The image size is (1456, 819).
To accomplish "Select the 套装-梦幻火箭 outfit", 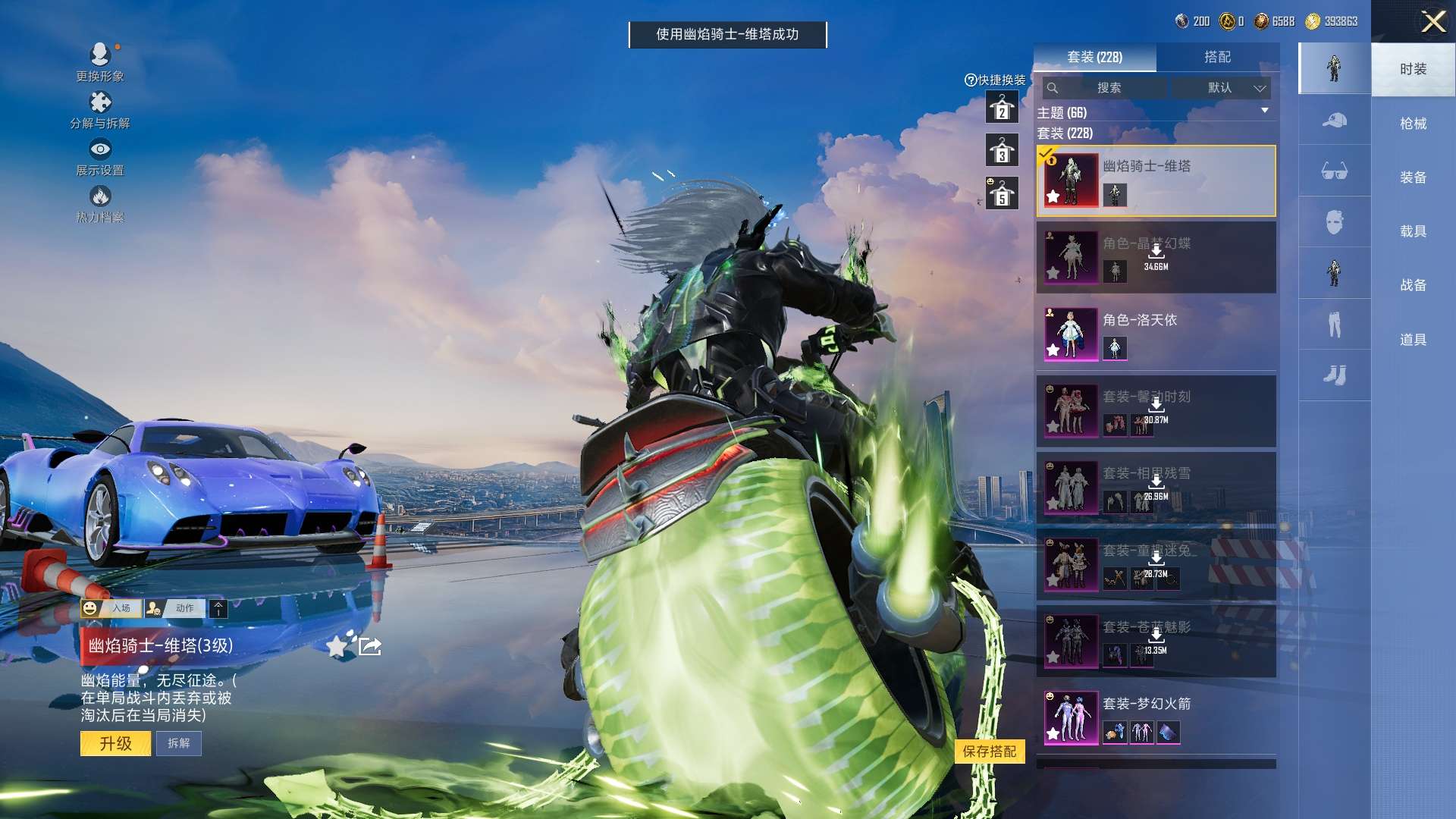I will [1155, 717].
